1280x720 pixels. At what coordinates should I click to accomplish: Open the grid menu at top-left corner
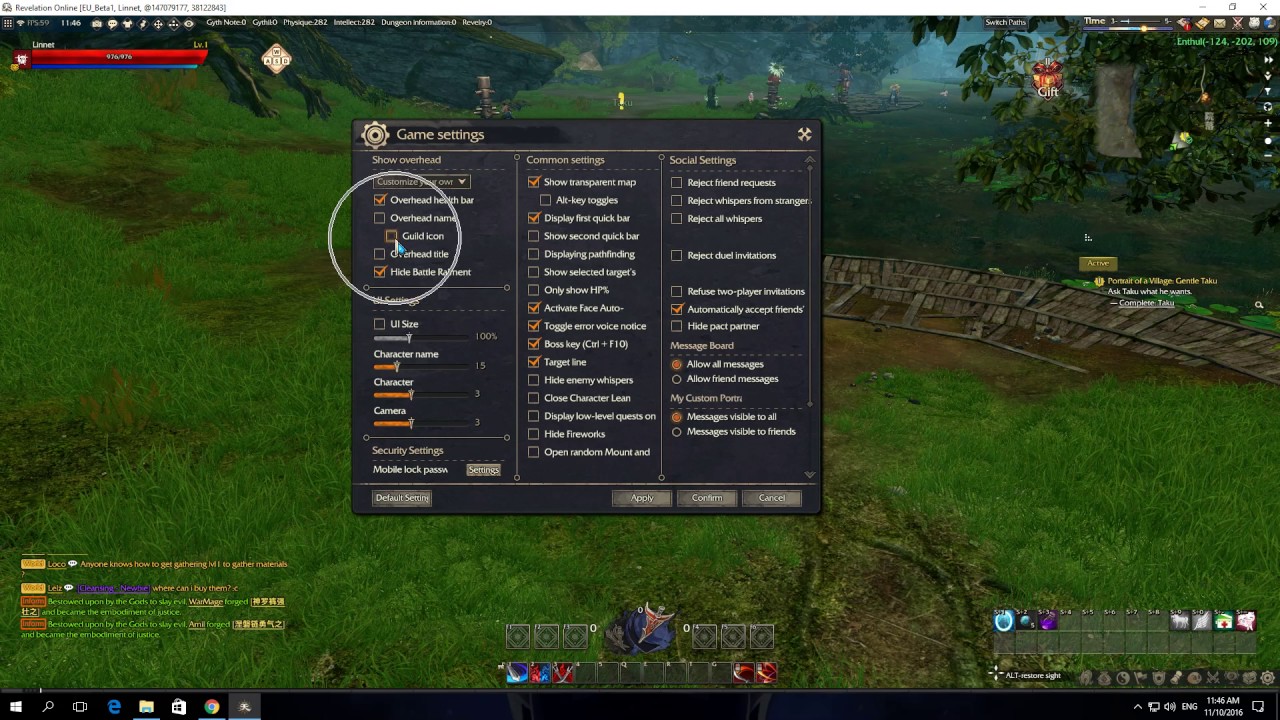click(x=8, y=22)
